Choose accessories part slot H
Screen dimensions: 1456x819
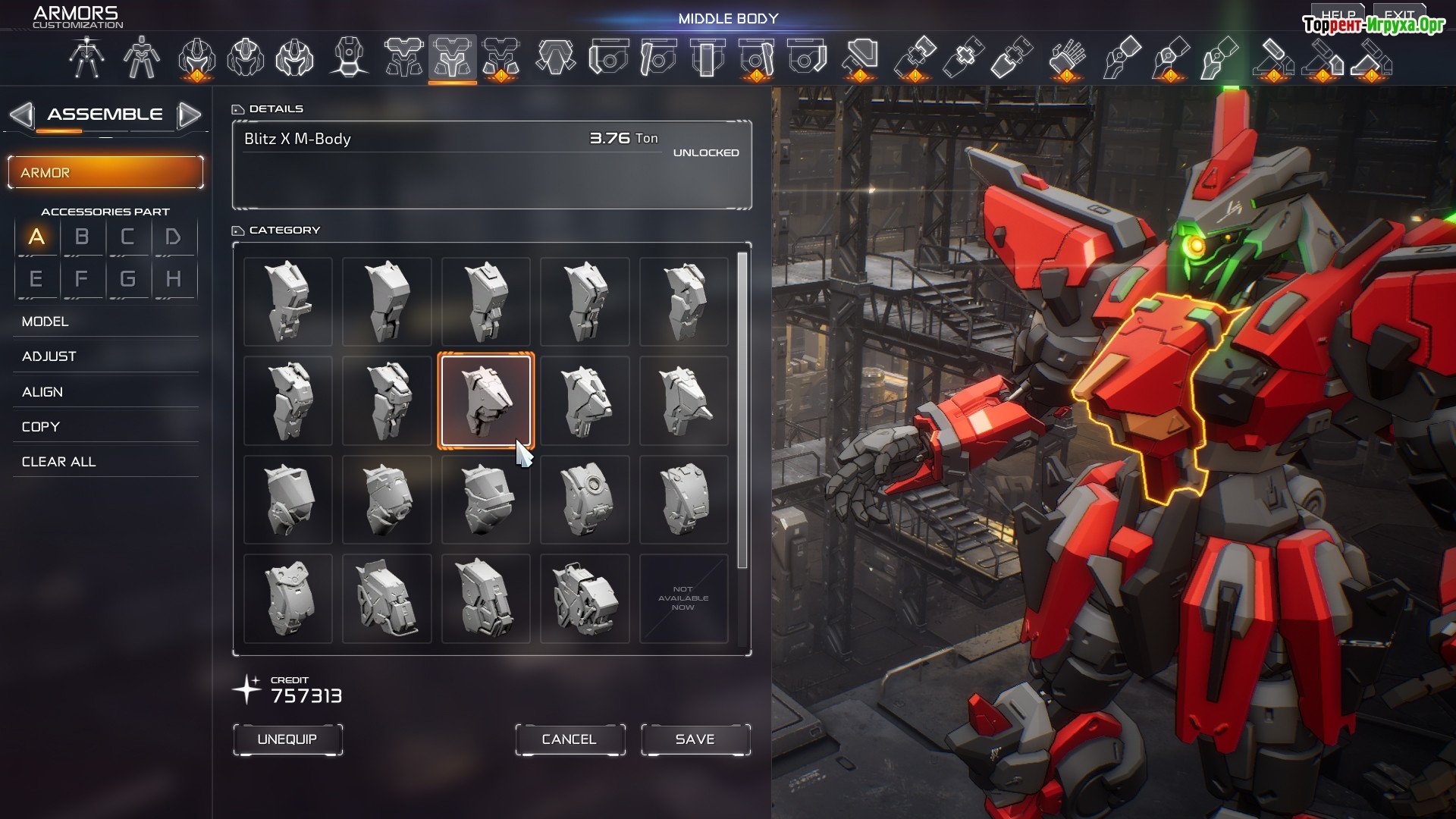point(174,279)
